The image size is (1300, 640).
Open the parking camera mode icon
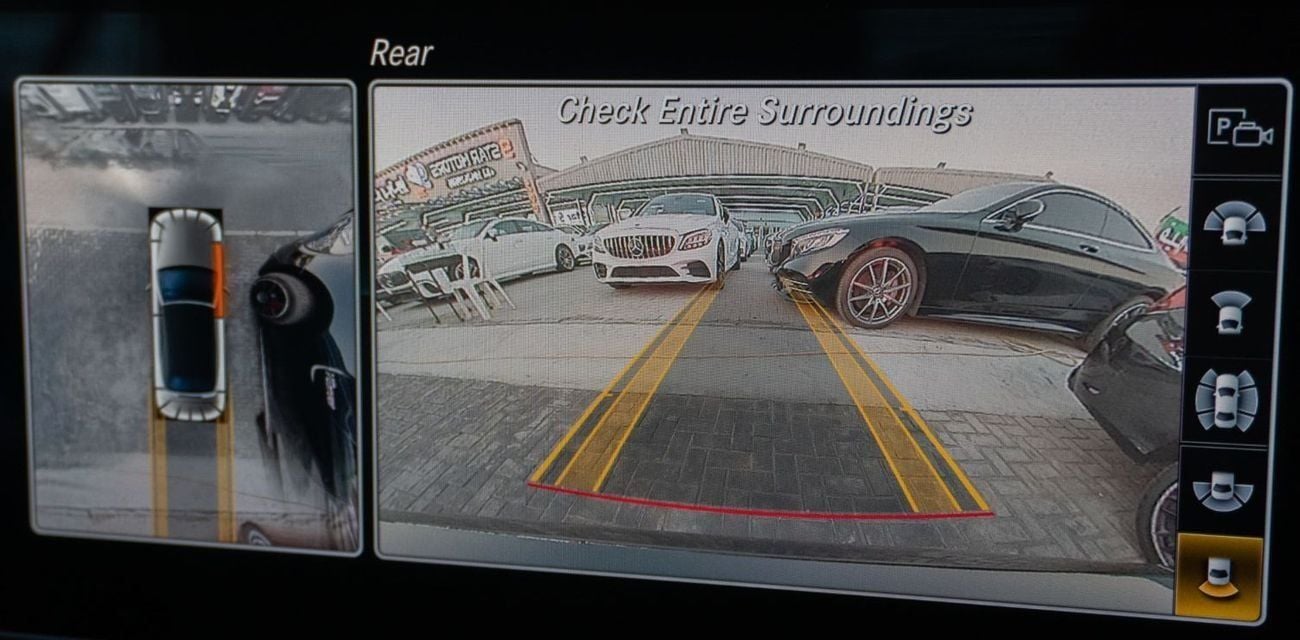click(x=1238, y=131)
